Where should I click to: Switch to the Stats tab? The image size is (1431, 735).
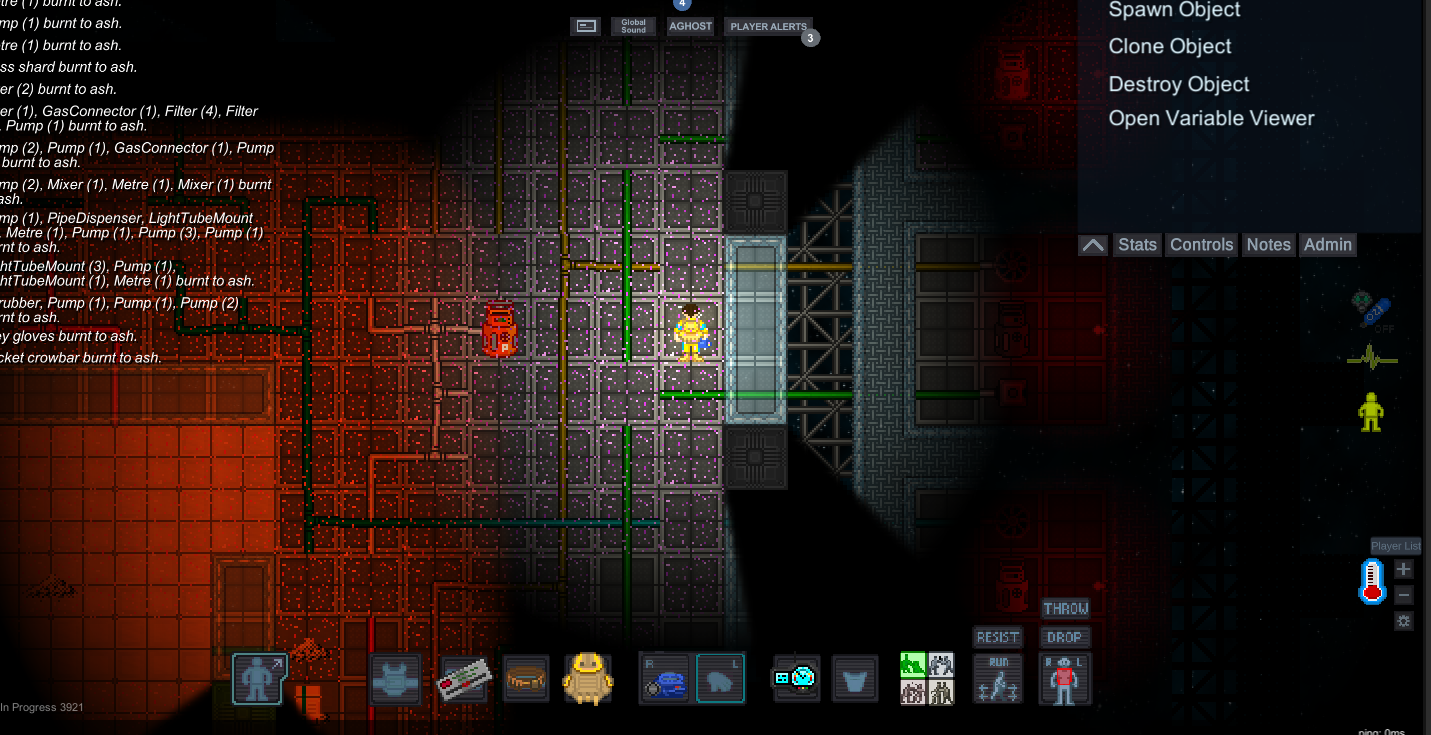pyautogui.click(x=1137, y=244)
